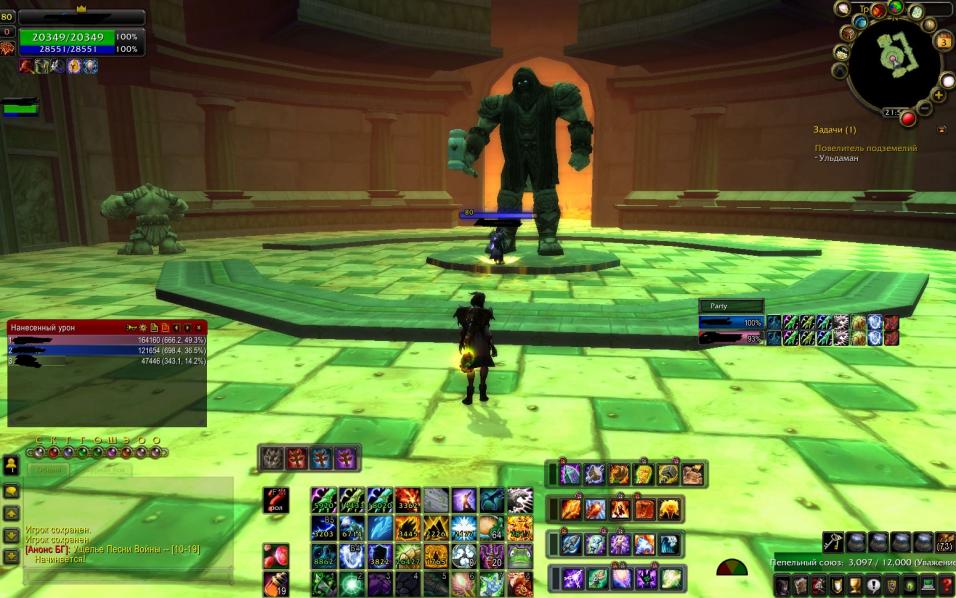This screenshot has width=956, height=598.
Task: Open the damage meter settings gear icon
Action: tap(142, 327)
